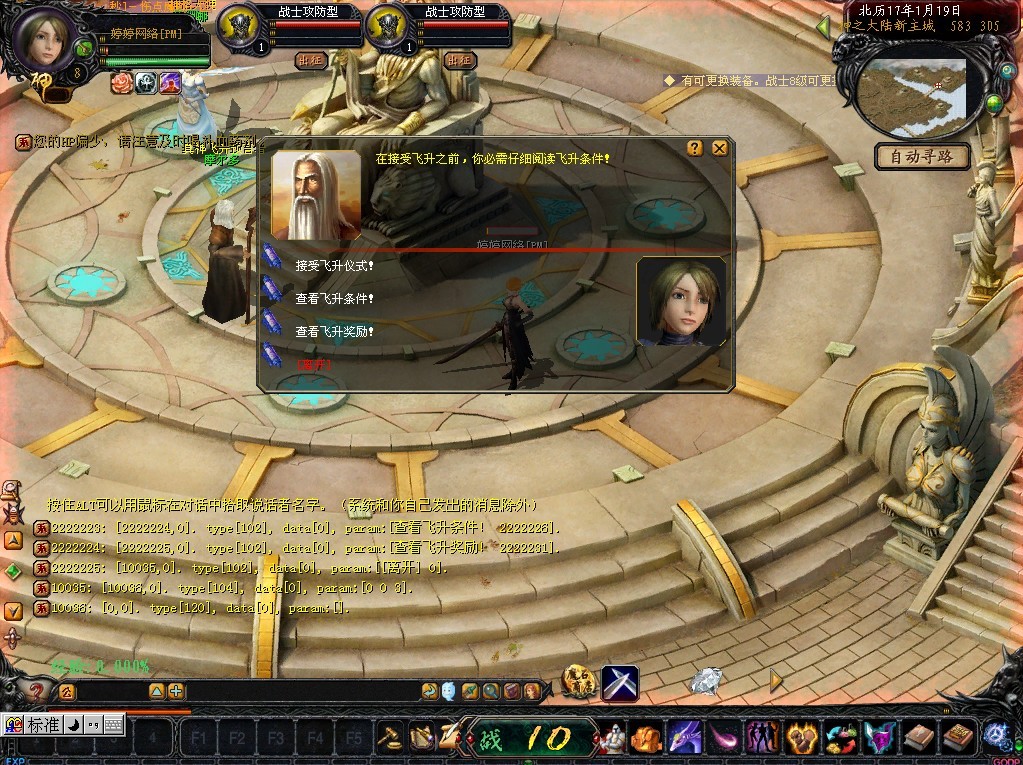Click the 标准 input method indicator
Screen dimensions: 1023x765
point(42,725)
